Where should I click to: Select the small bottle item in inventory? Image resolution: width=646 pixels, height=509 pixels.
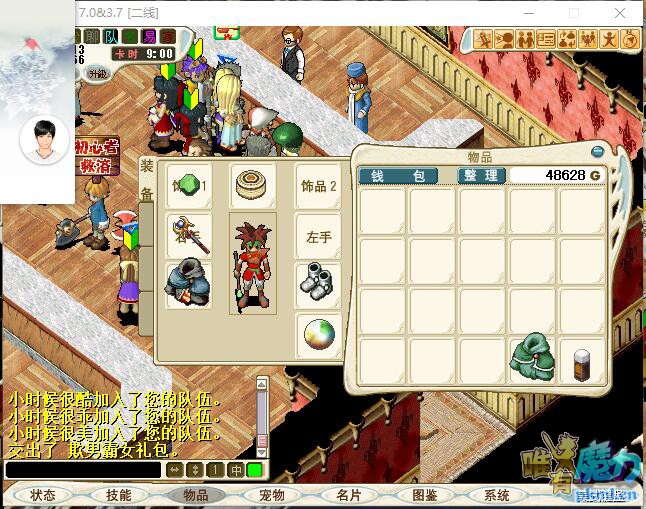click(x=582, y=361)
